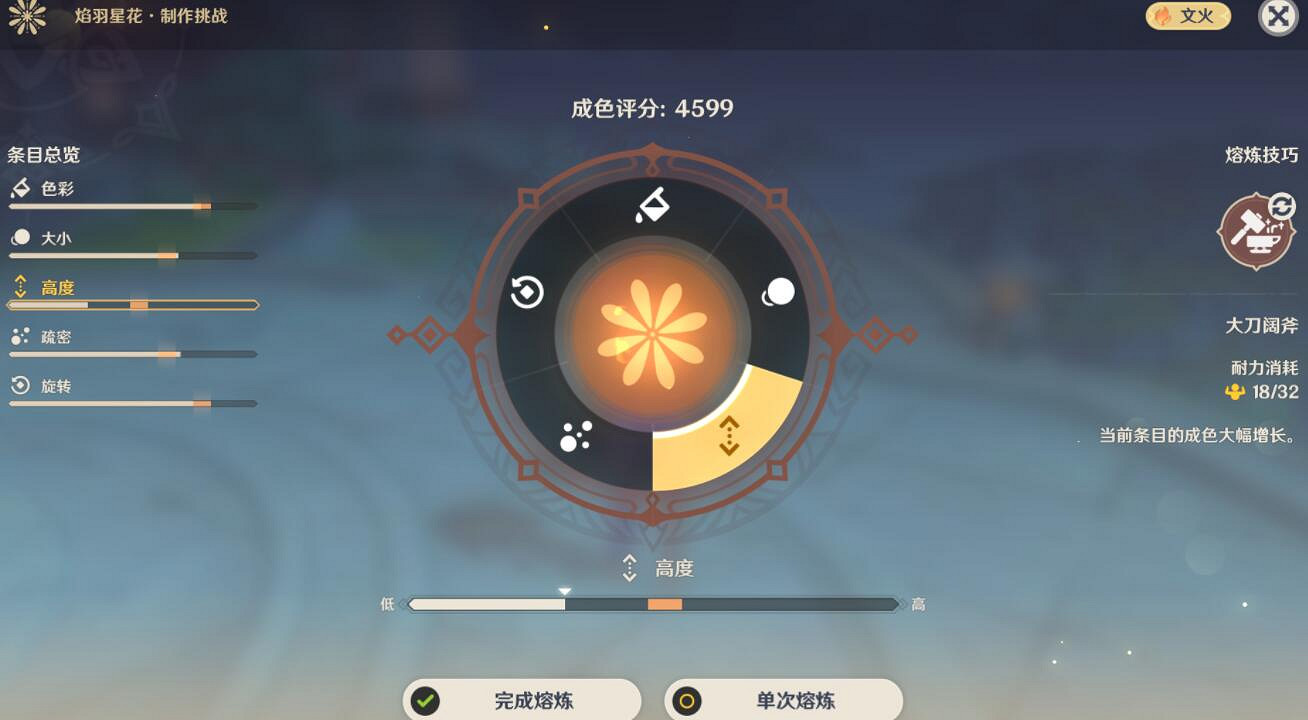Toggle the technique swap arrows on the hammer icon
The height and width of the screenshot is (720, 1308).
[1282, 206]
